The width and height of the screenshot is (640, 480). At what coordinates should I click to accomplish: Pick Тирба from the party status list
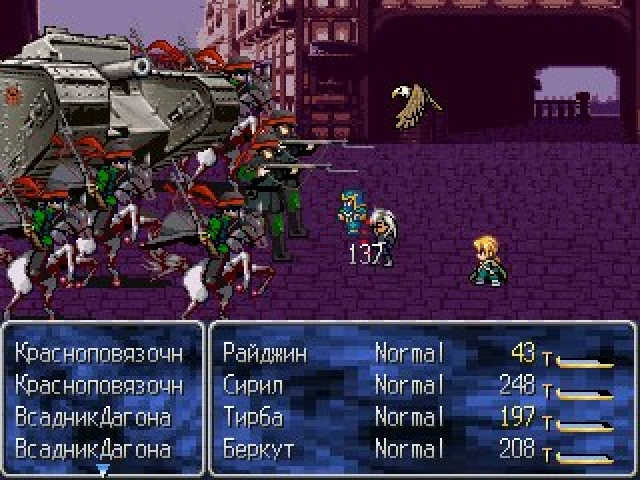click(254, 416)
